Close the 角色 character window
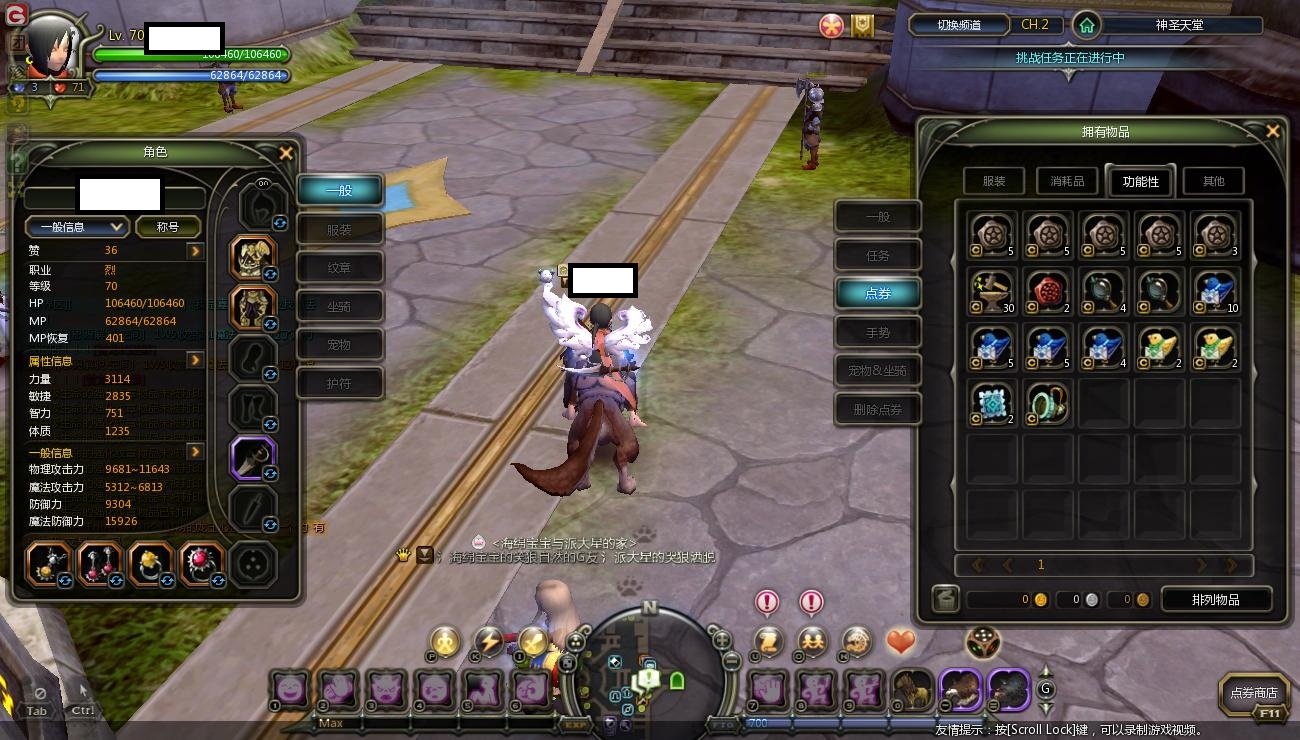 point(286,153)
